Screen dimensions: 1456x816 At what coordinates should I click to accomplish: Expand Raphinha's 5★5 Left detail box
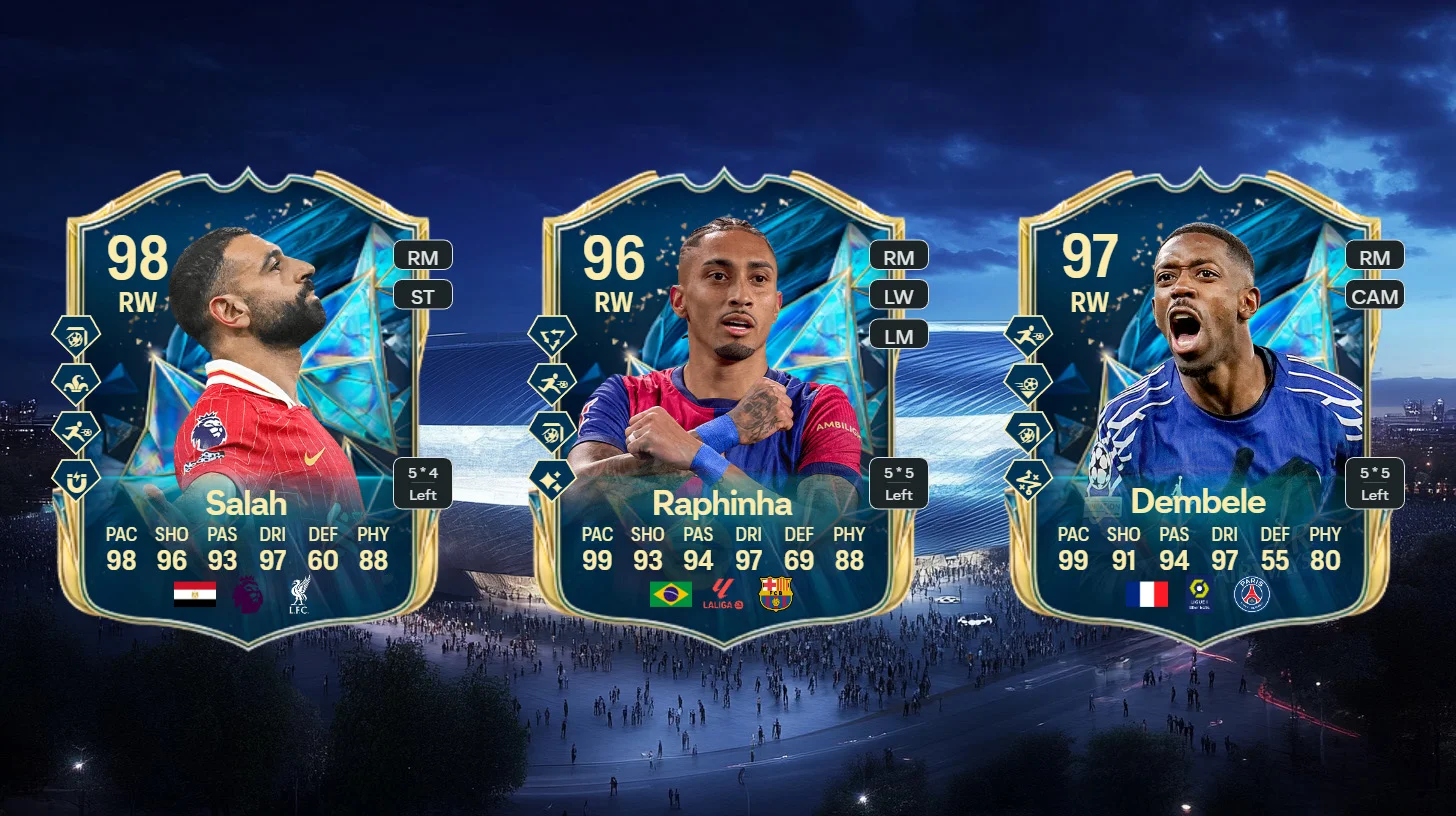[x=899, y=482]
